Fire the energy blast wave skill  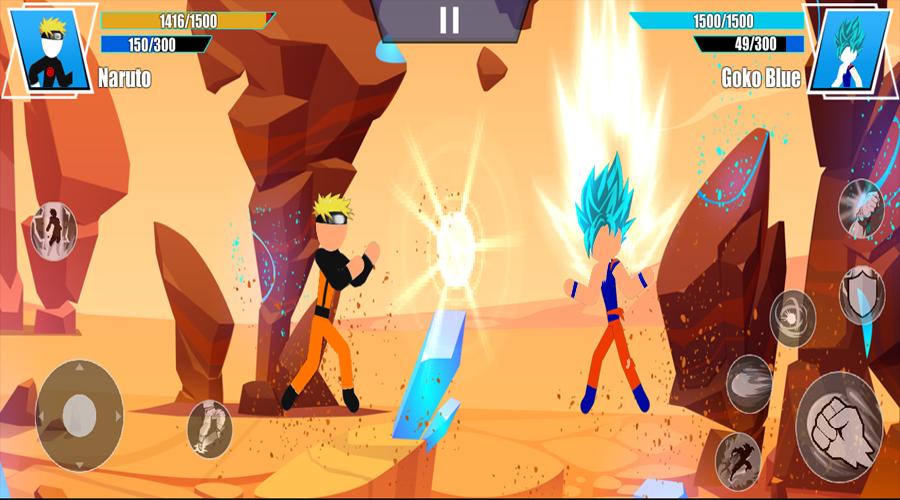(x=749, y=384)
